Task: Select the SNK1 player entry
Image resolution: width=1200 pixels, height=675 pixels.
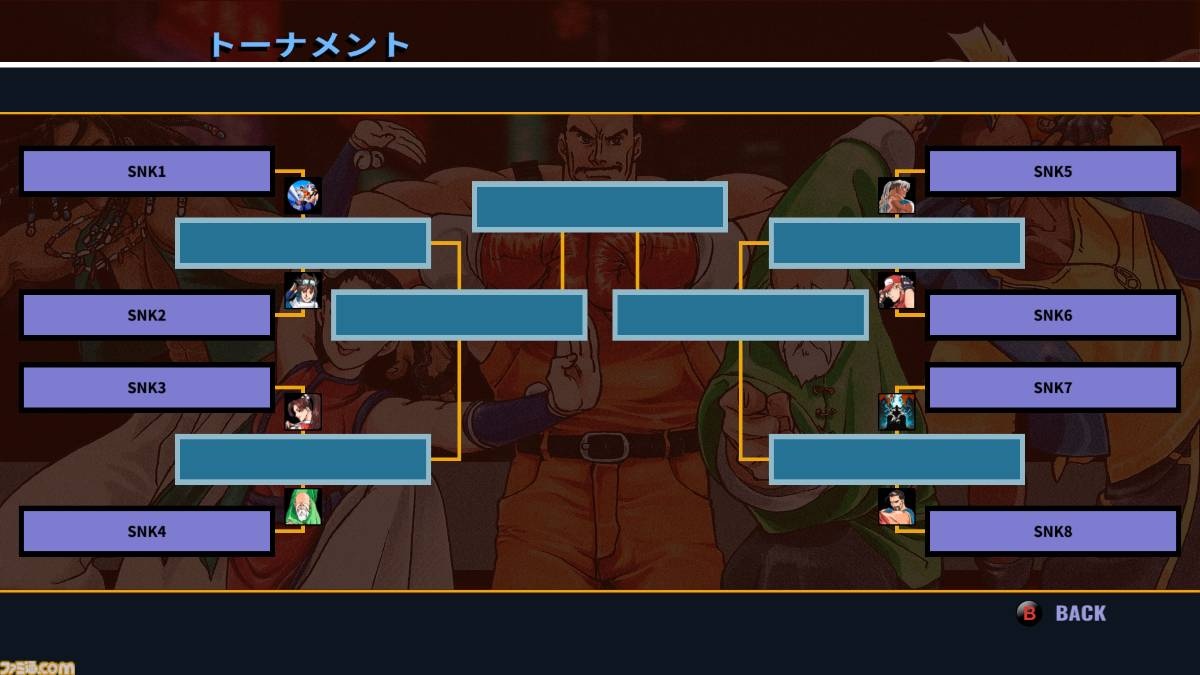Action: [147, 172]
